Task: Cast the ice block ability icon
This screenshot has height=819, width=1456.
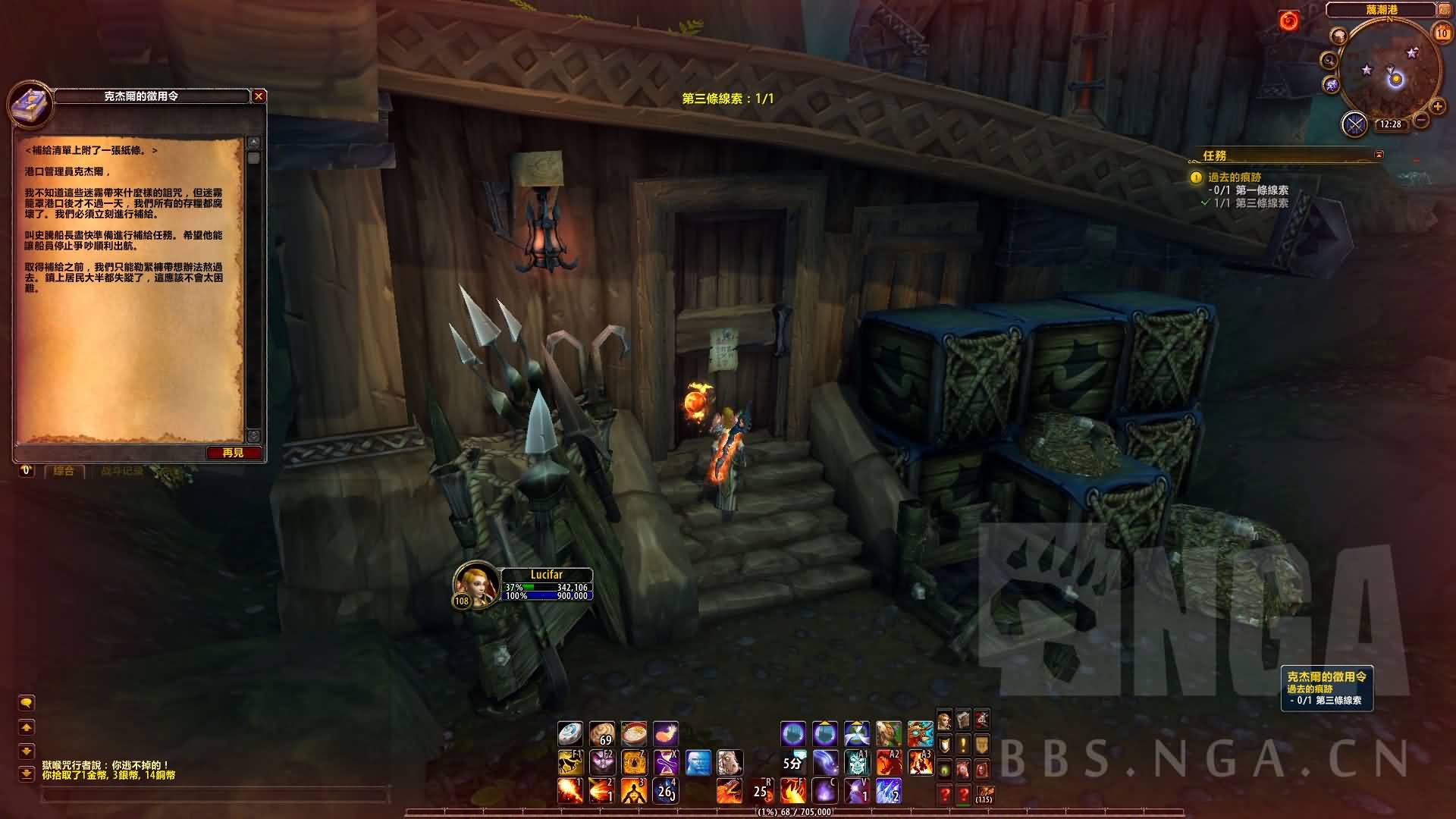Action: click(698, 761)
